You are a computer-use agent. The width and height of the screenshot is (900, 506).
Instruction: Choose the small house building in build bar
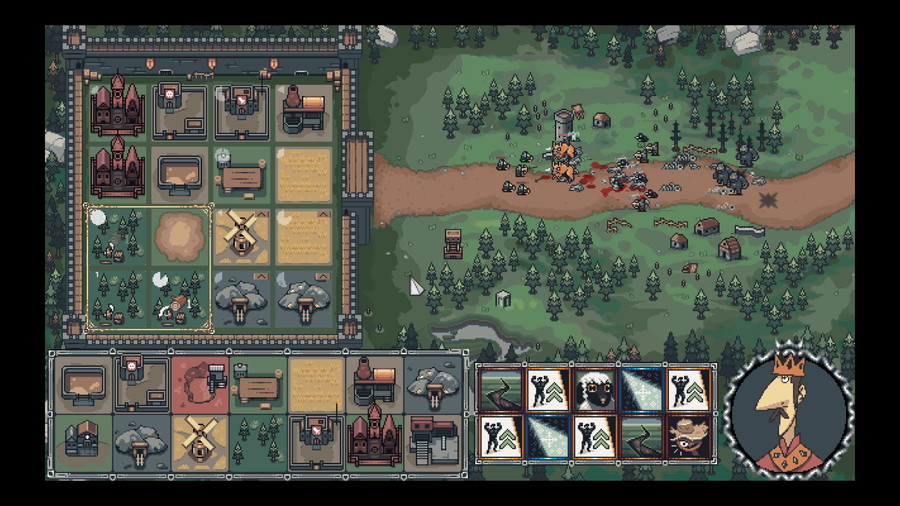point(82,440)
